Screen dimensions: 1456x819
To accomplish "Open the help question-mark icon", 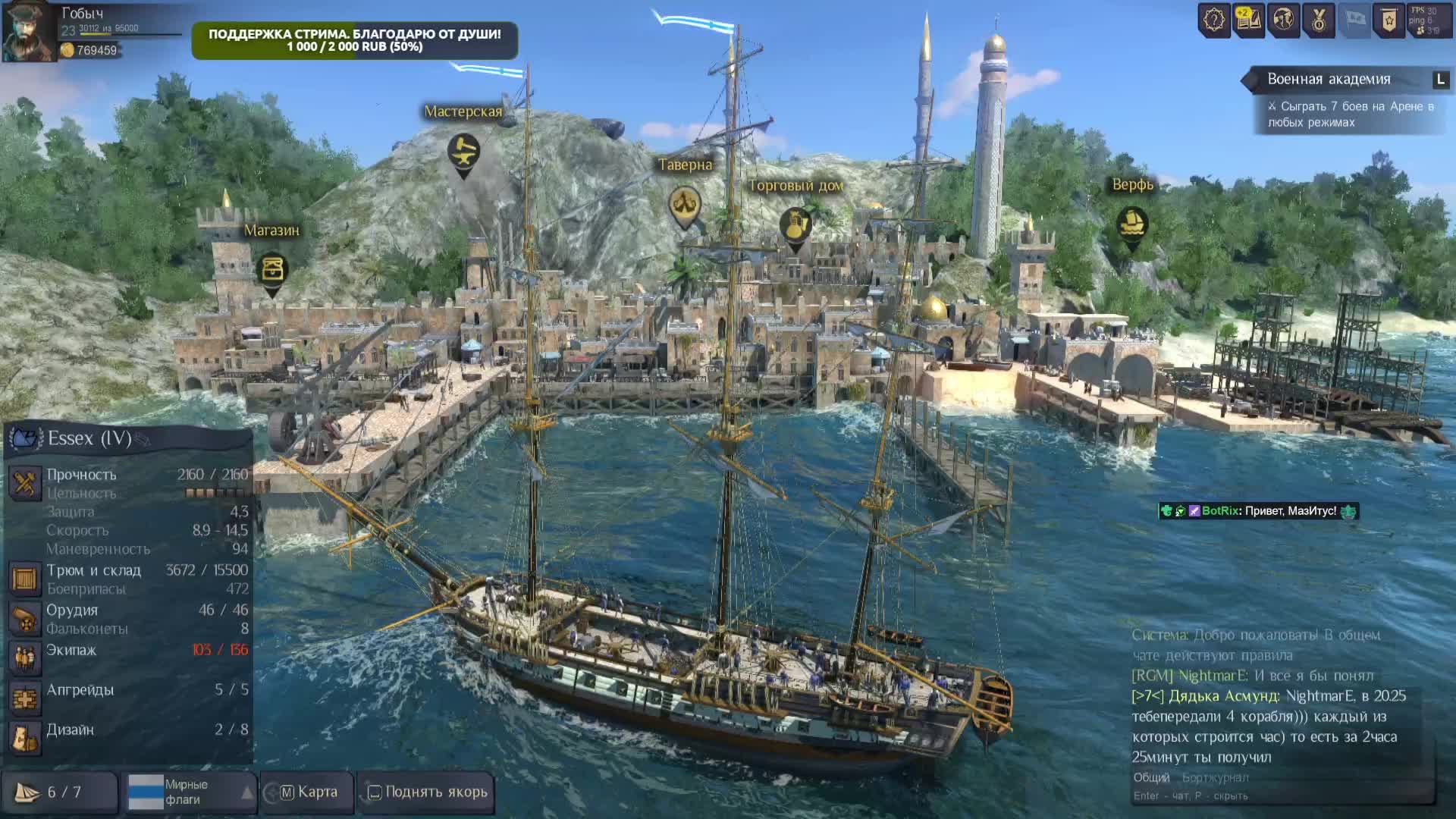I will 1213,20.
